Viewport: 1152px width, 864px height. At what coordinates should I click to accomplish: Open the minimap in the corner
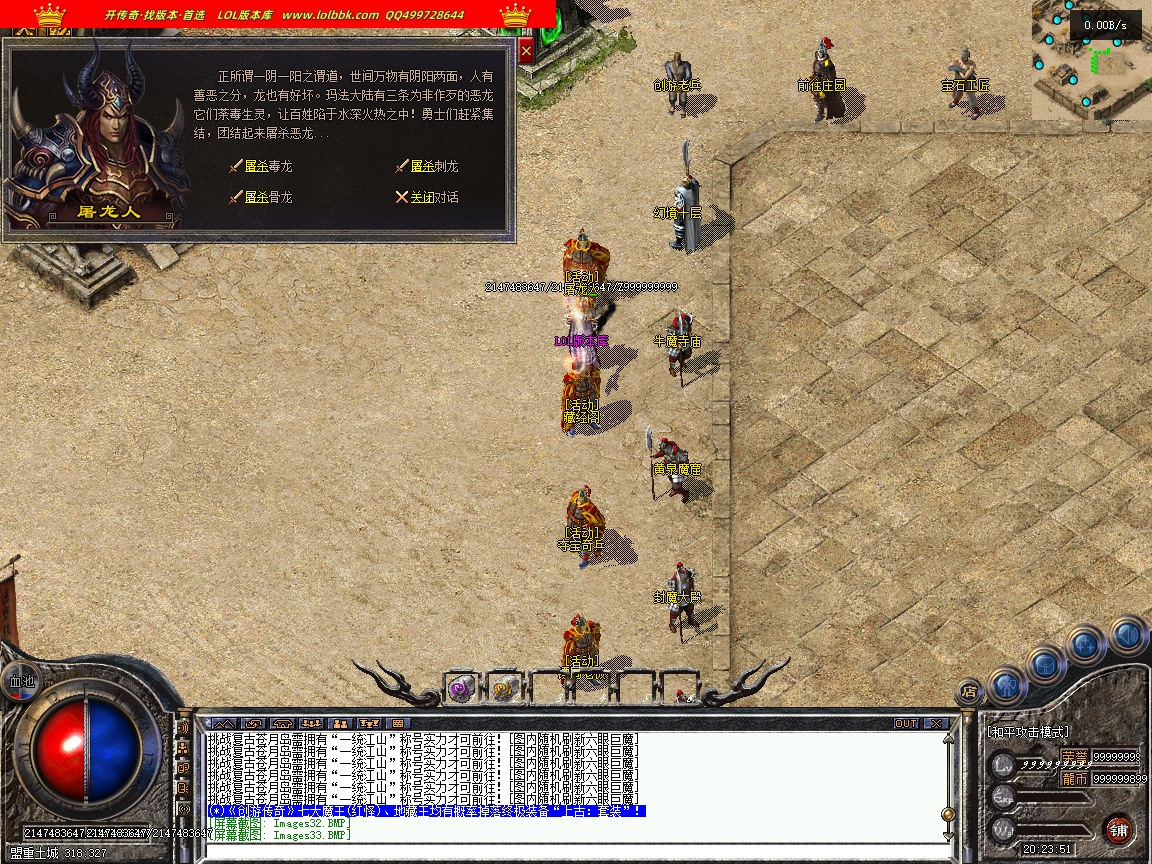click(x=1090, y=60)
